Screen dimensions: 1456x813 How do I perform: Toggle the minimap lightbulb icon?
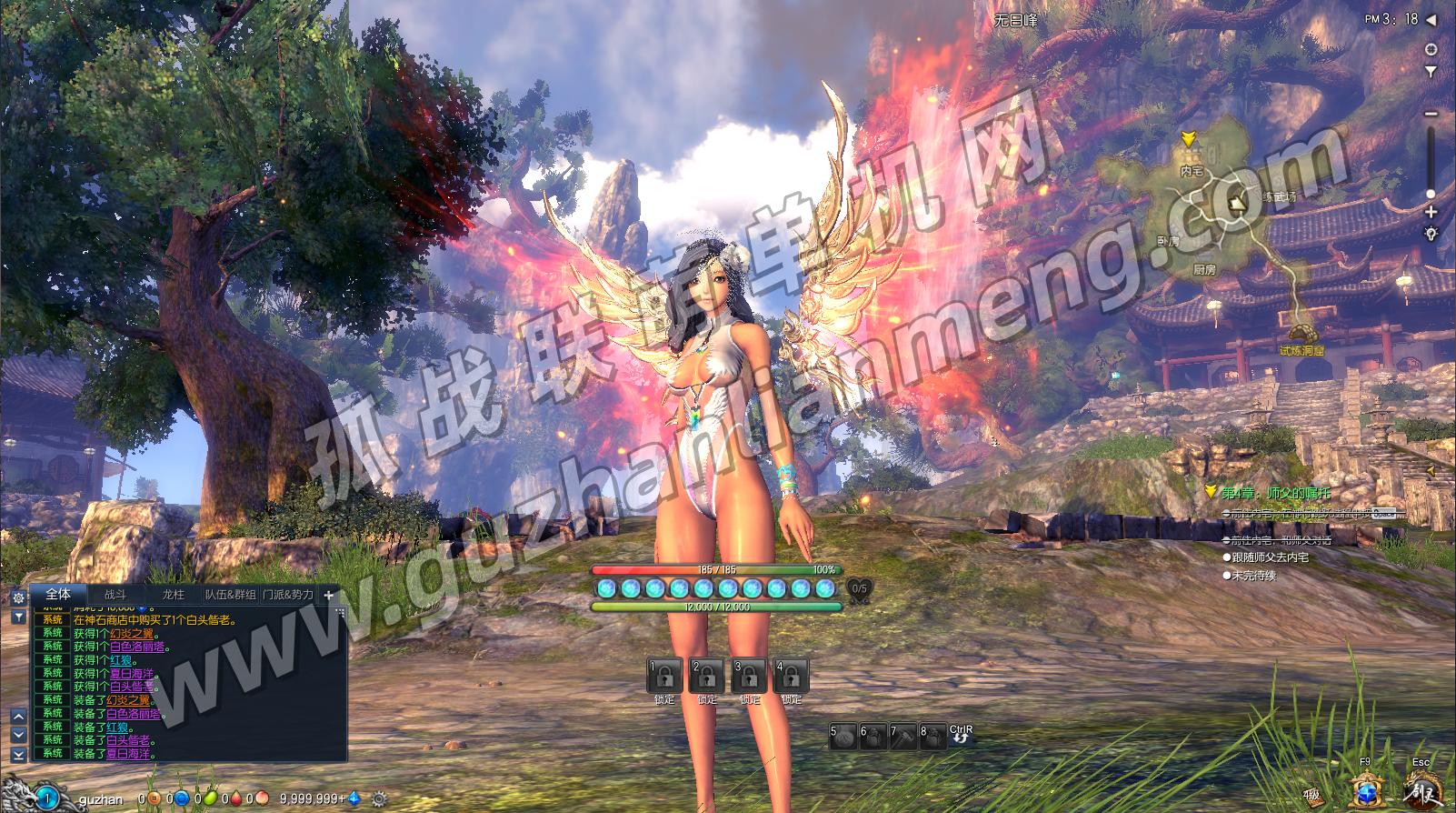[1431, 234]
